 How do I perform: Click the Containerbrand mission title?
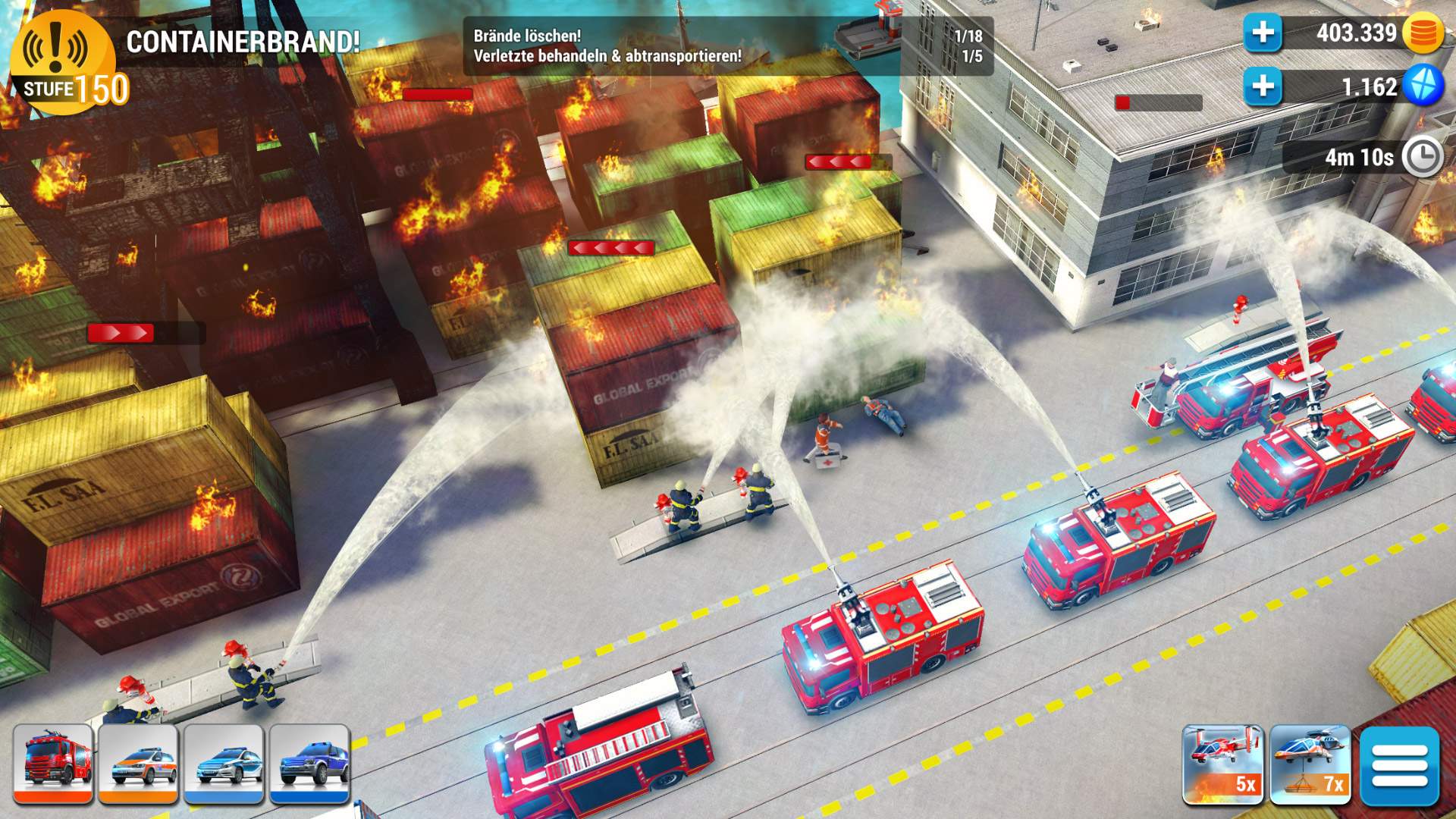(243, 43)
